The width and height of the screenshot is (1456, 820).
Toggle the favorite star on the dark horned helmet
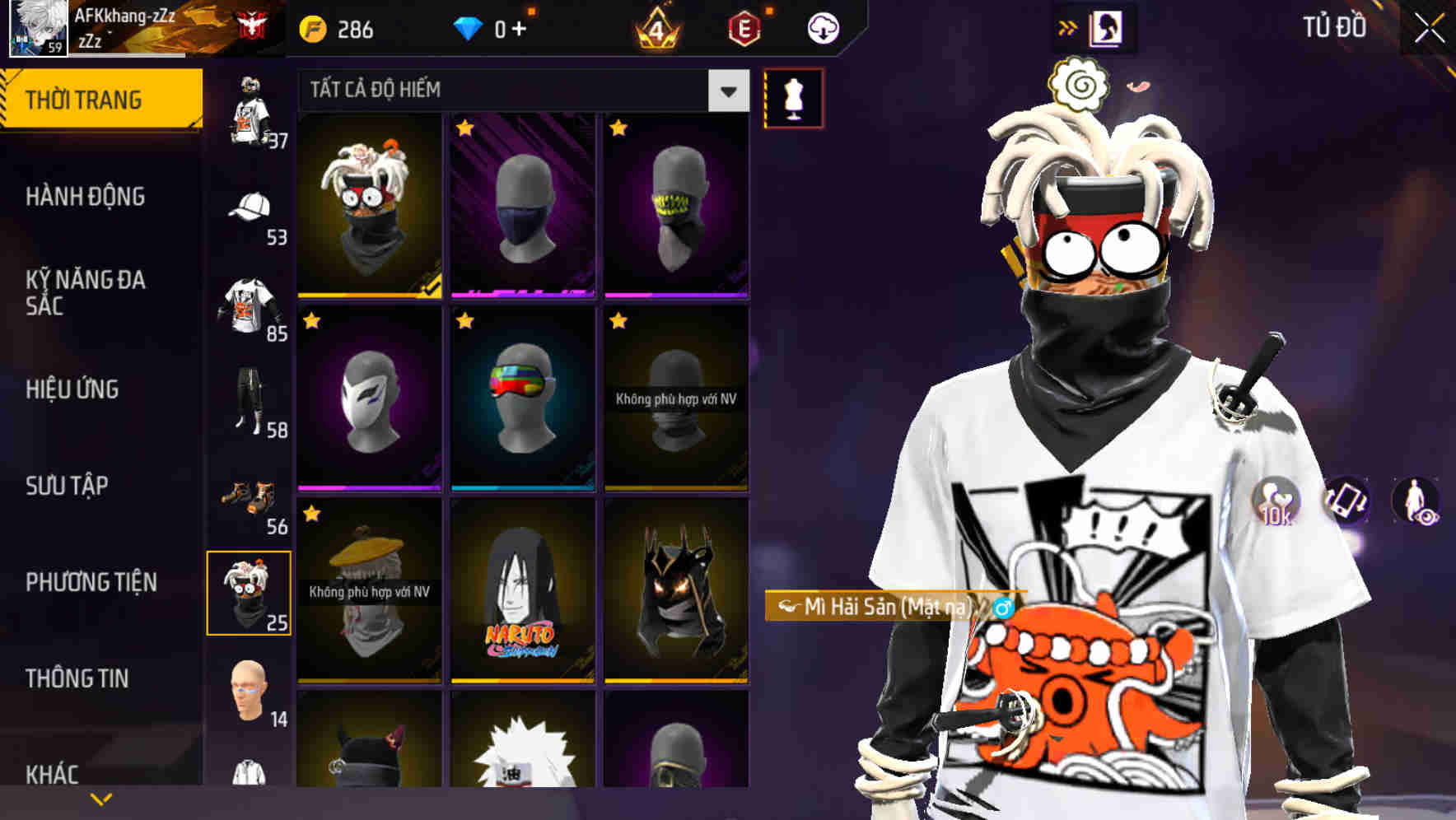click(618, 515)
